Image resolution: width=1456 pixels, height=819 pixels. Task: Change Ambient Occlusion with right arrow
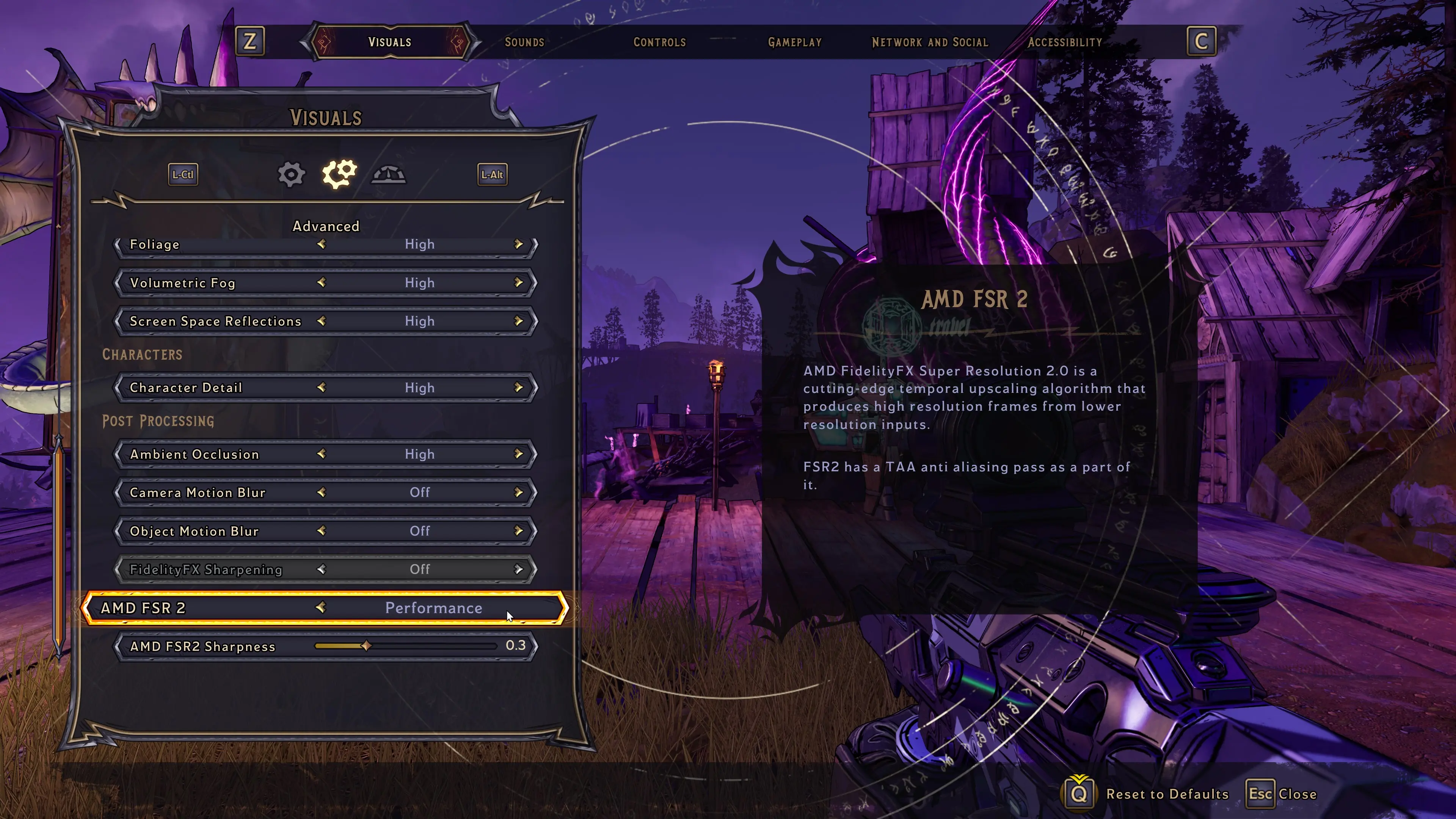518,454
